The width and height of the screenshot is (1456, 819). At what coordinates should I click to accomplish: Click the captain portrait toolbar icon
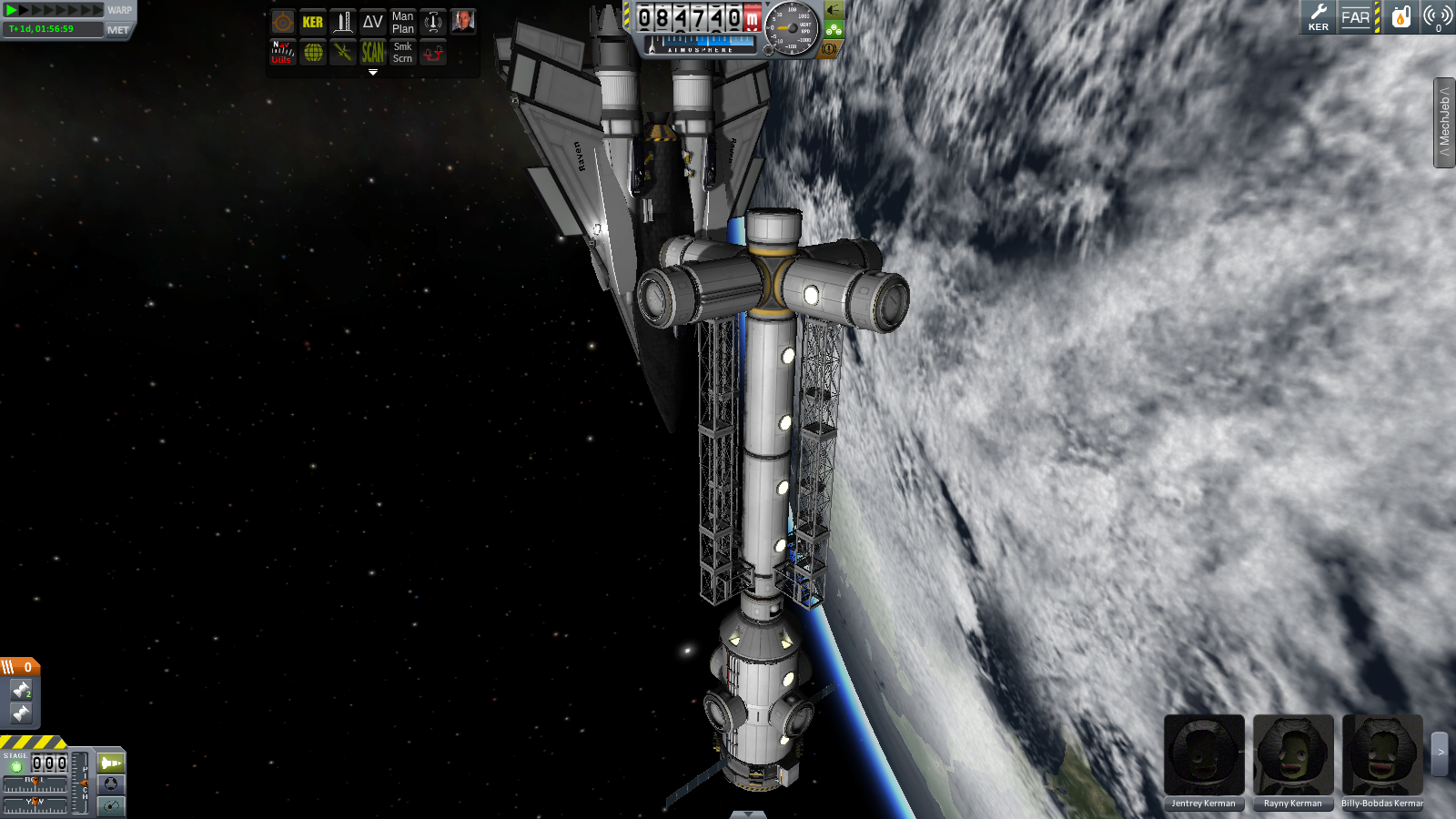[462, 22]
